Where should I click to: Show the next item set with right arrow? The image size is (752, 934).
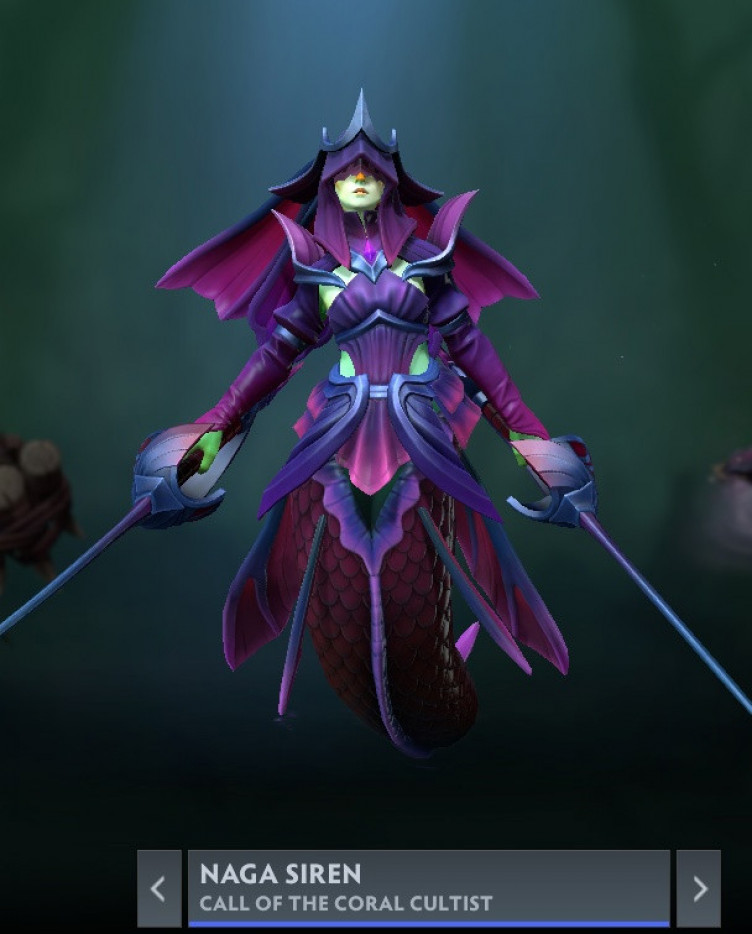(x=698, y=888)
